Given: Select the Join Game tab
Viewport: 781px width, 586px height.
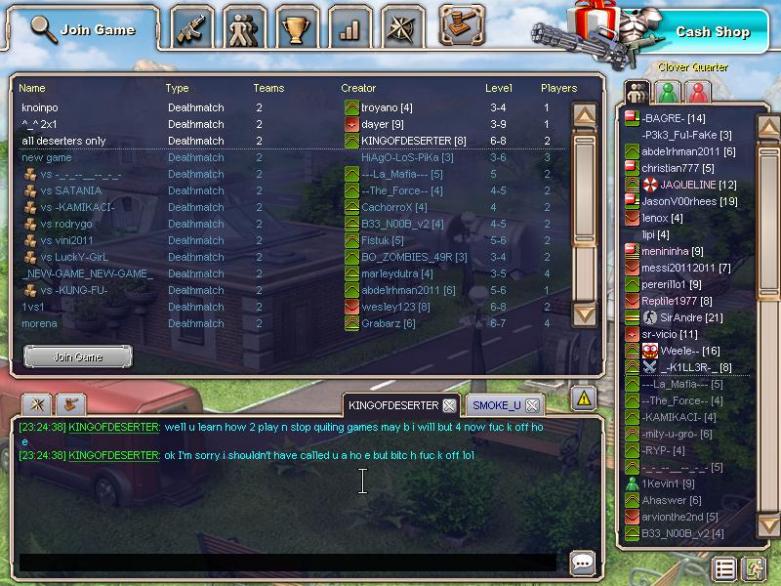Looking at the screenshot, I should [83, 30].
